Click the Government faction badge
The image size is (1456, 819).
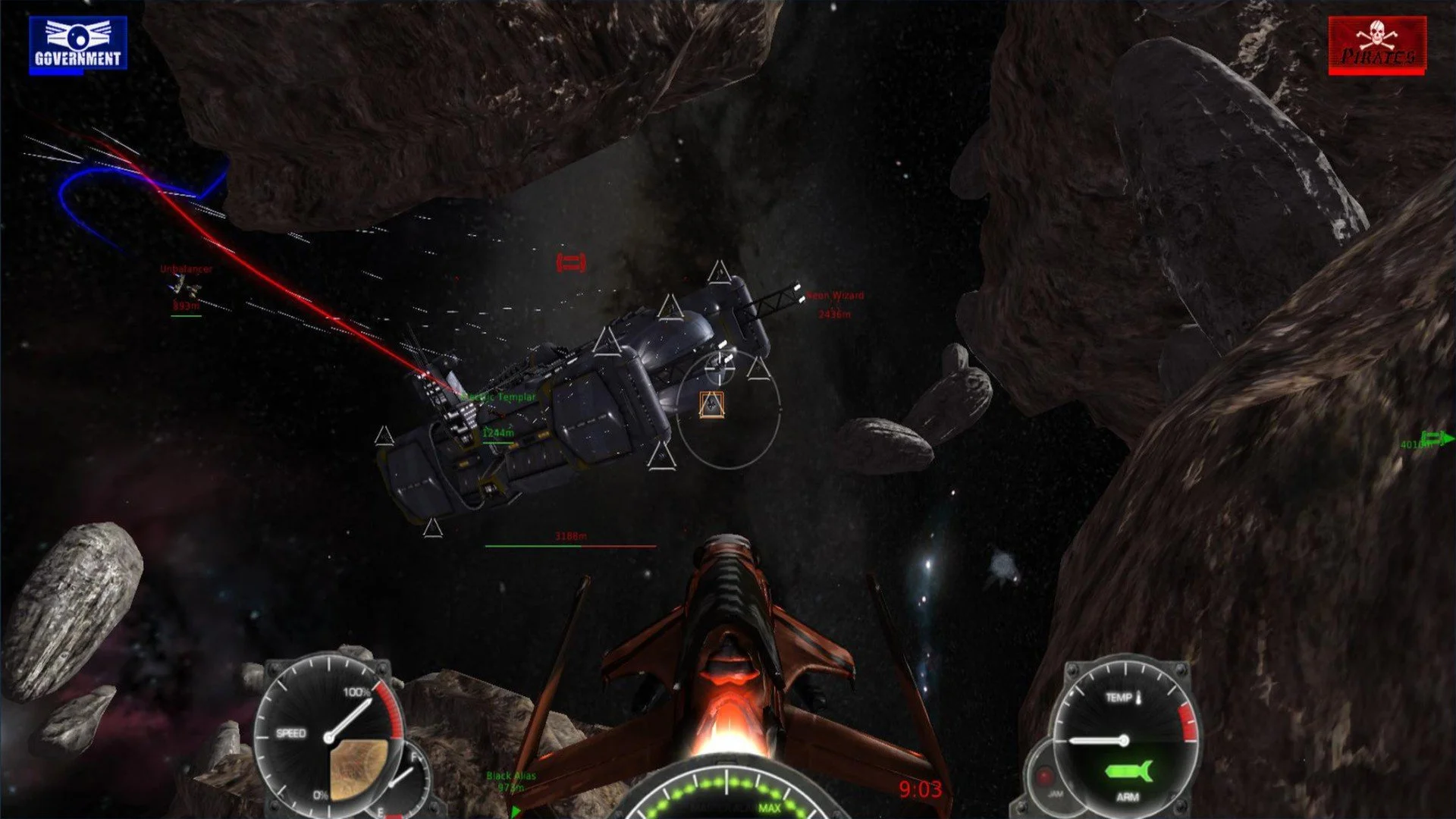(77, 44)
